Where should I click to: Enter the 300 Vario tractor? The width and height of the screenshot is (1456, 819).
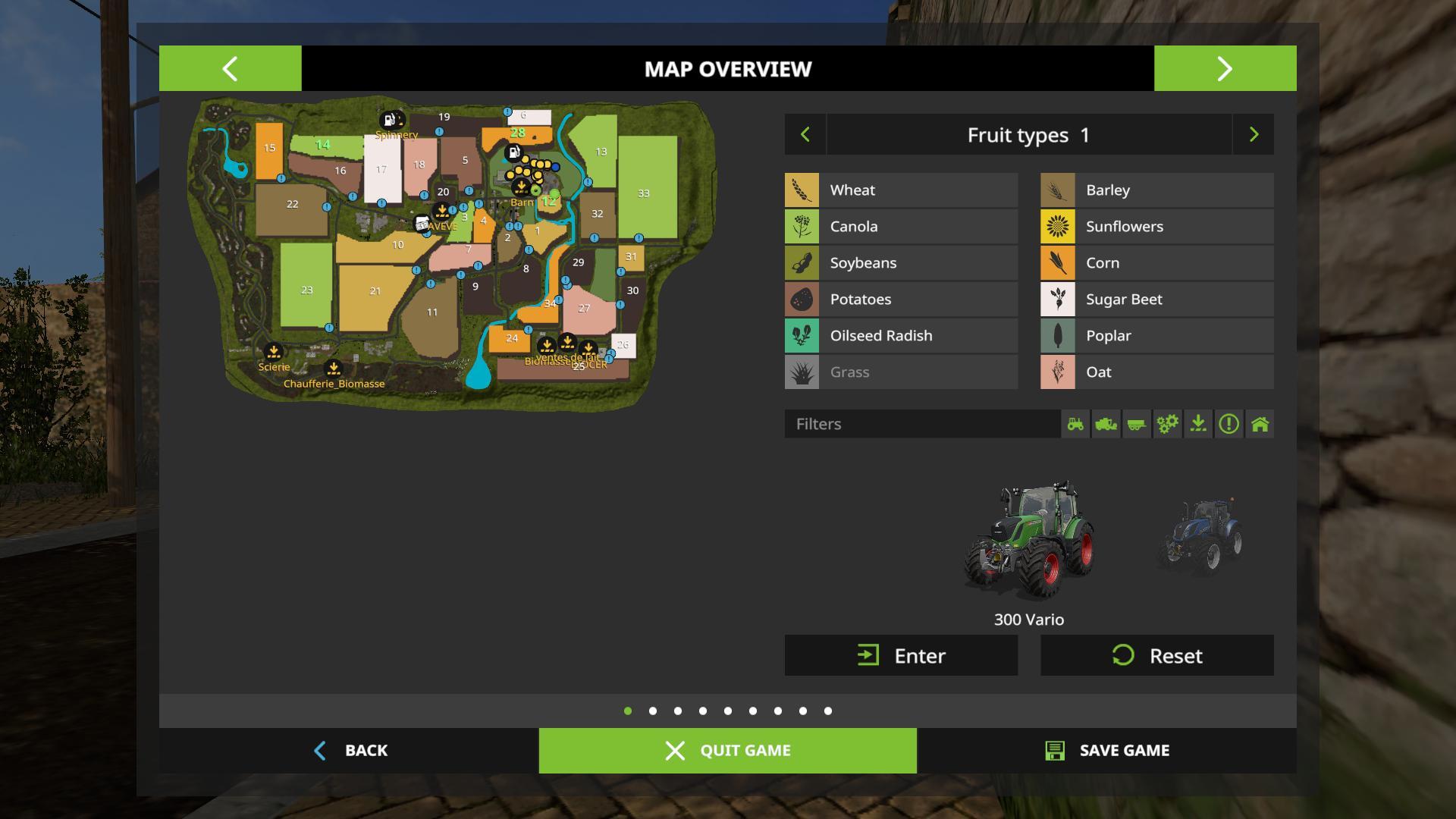point(901,655)
